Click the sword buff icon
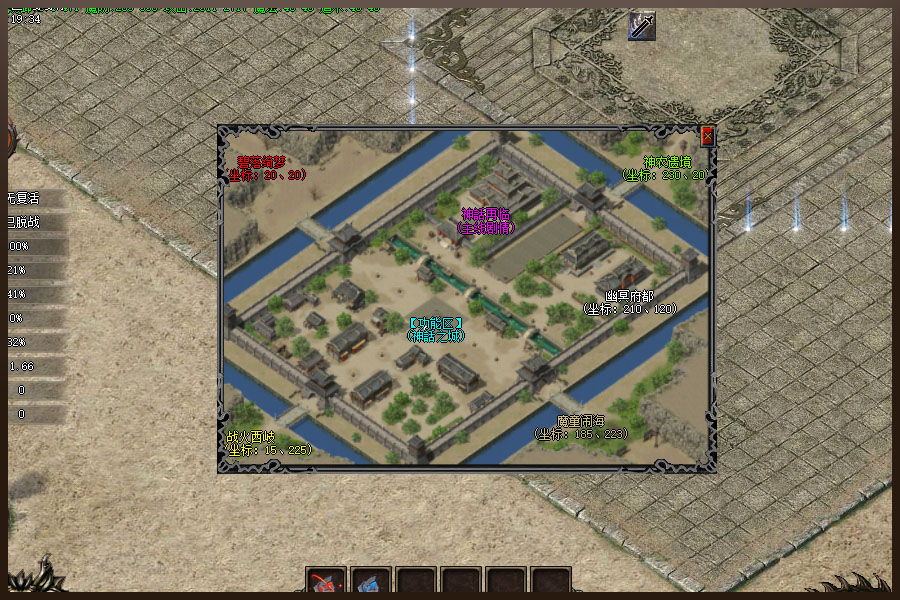 pos(641,26)
